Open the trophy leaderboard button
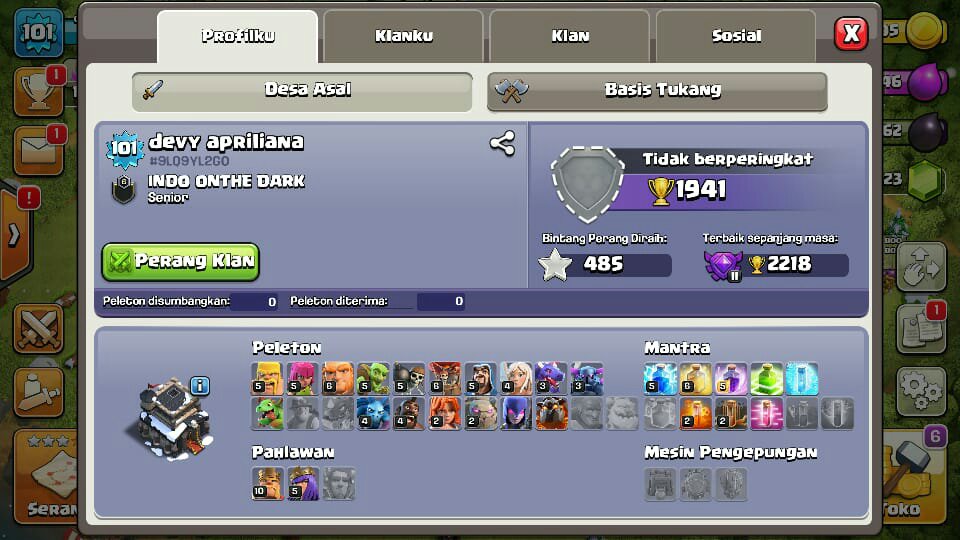The height and width of the screenshot is (540, 960). tap(37, 92)
